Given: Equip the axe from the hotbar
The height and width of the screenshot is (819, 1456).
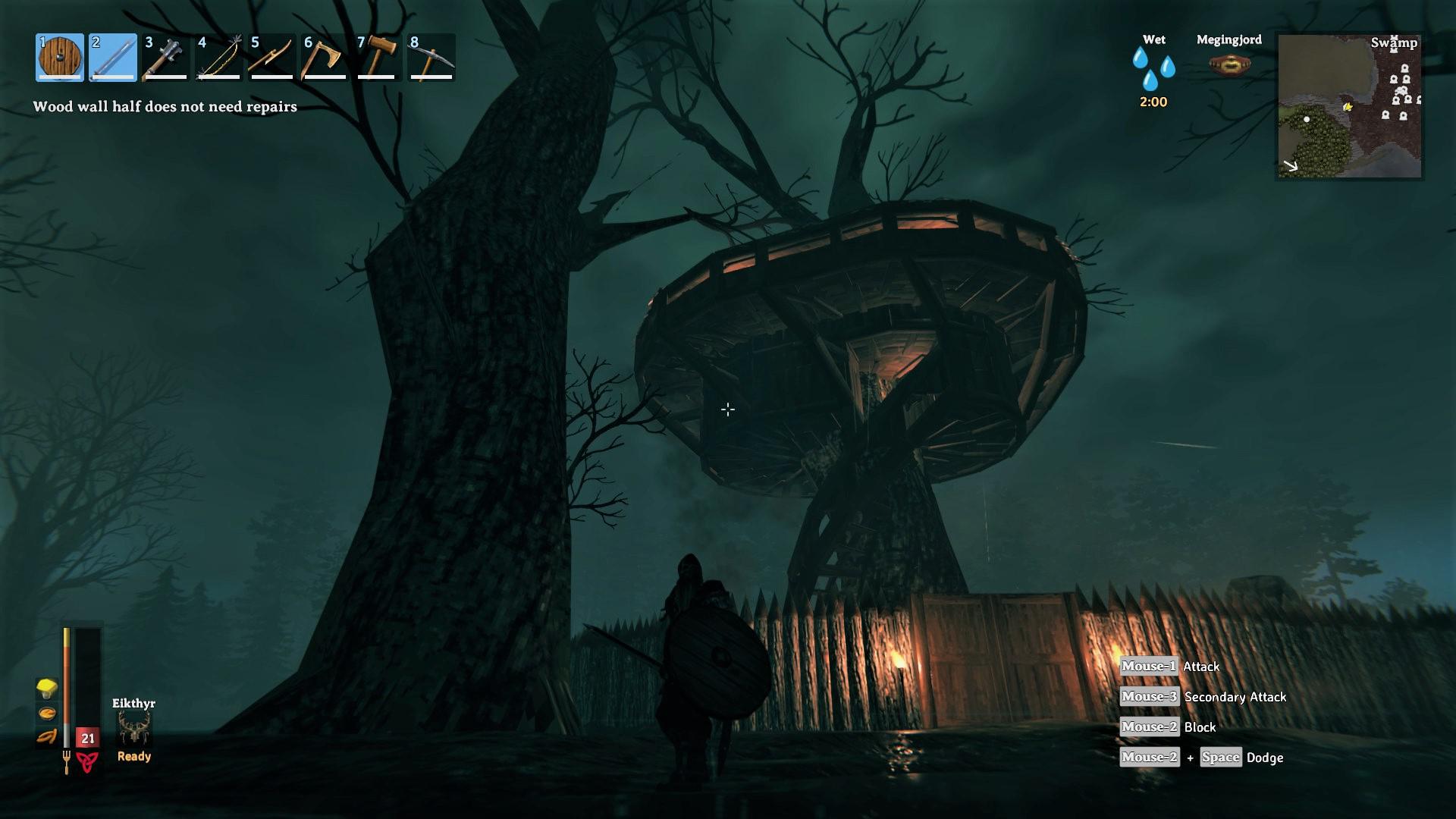Looking at the screenshot, I should point(325,58).
